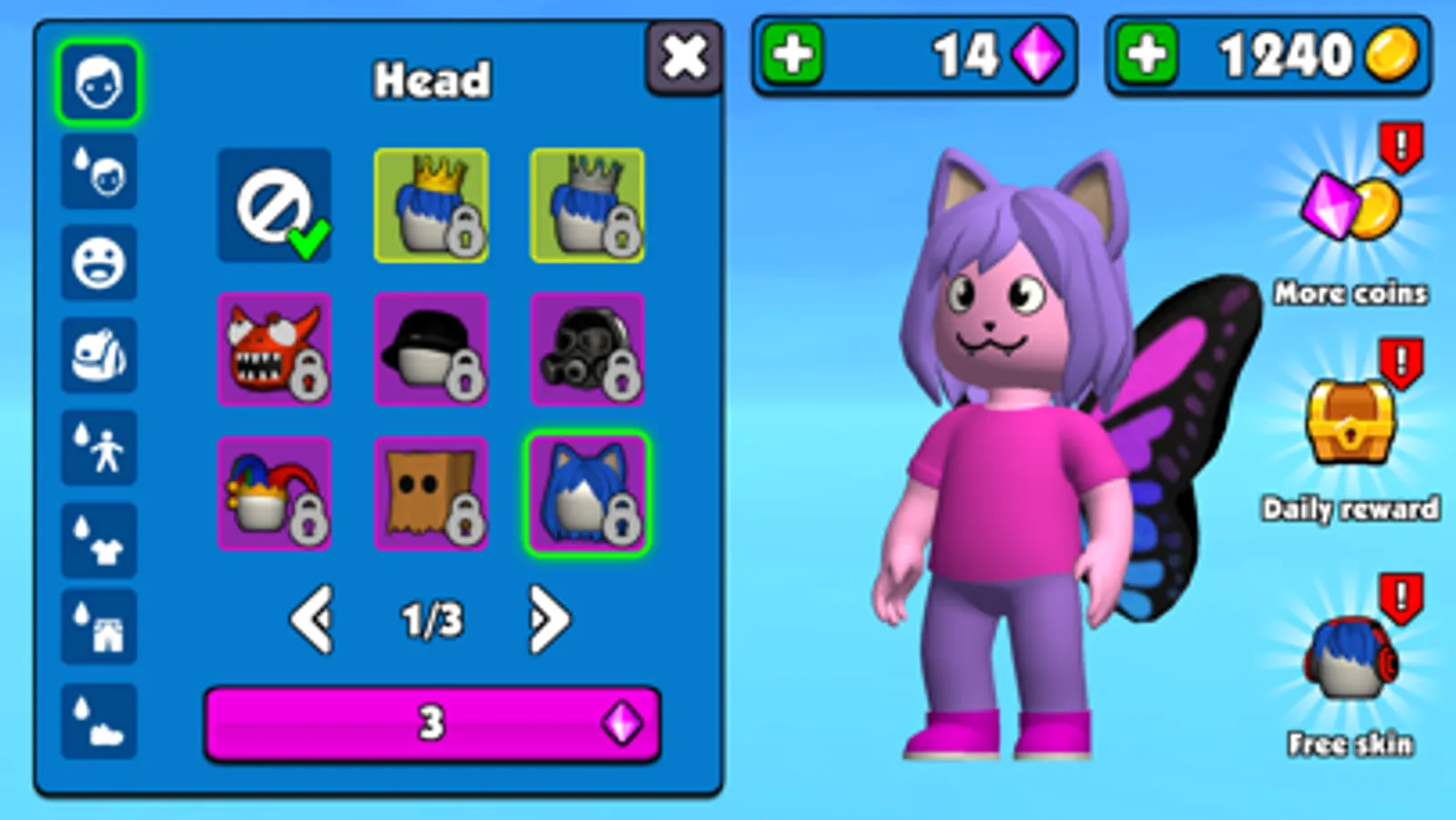Go back to the previous item page
This screenshot has width=1456, height=820.
[313, 618]
